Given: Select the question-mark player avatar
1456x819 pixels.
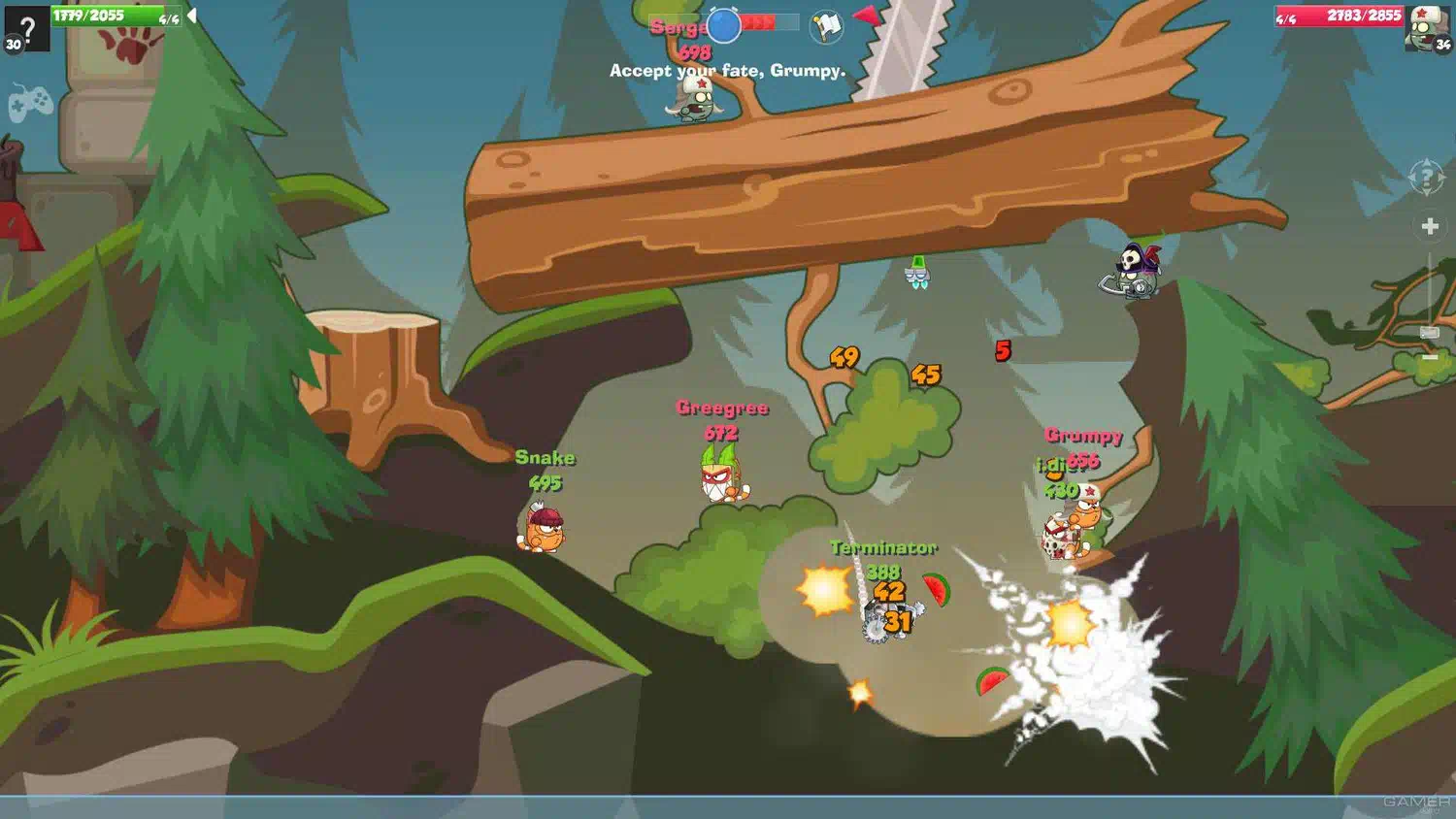Looking at the screenshot, I should [26, 27].
